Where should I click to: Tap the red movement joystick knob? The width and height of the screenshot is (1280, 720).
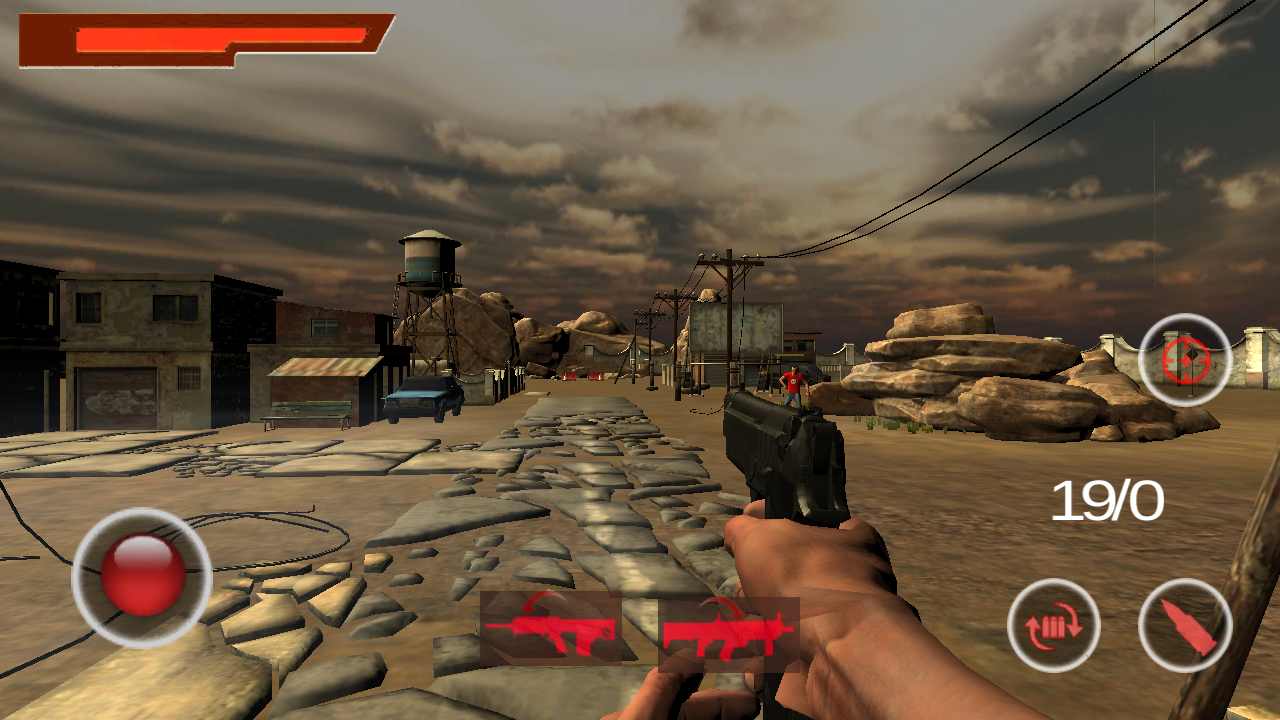pyautogui.click(x=143, y=576)
